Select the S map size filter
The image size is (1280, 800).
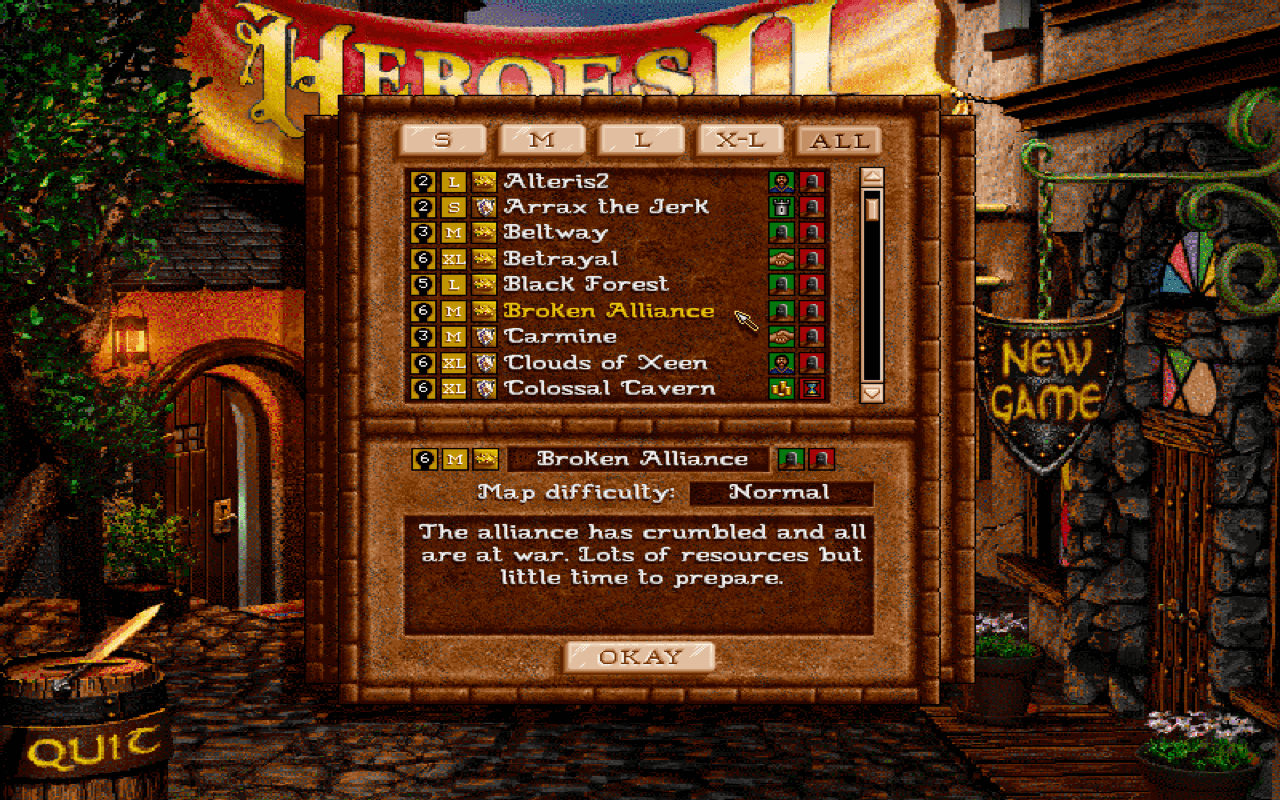pyautogui.click(x=443, y=140)
